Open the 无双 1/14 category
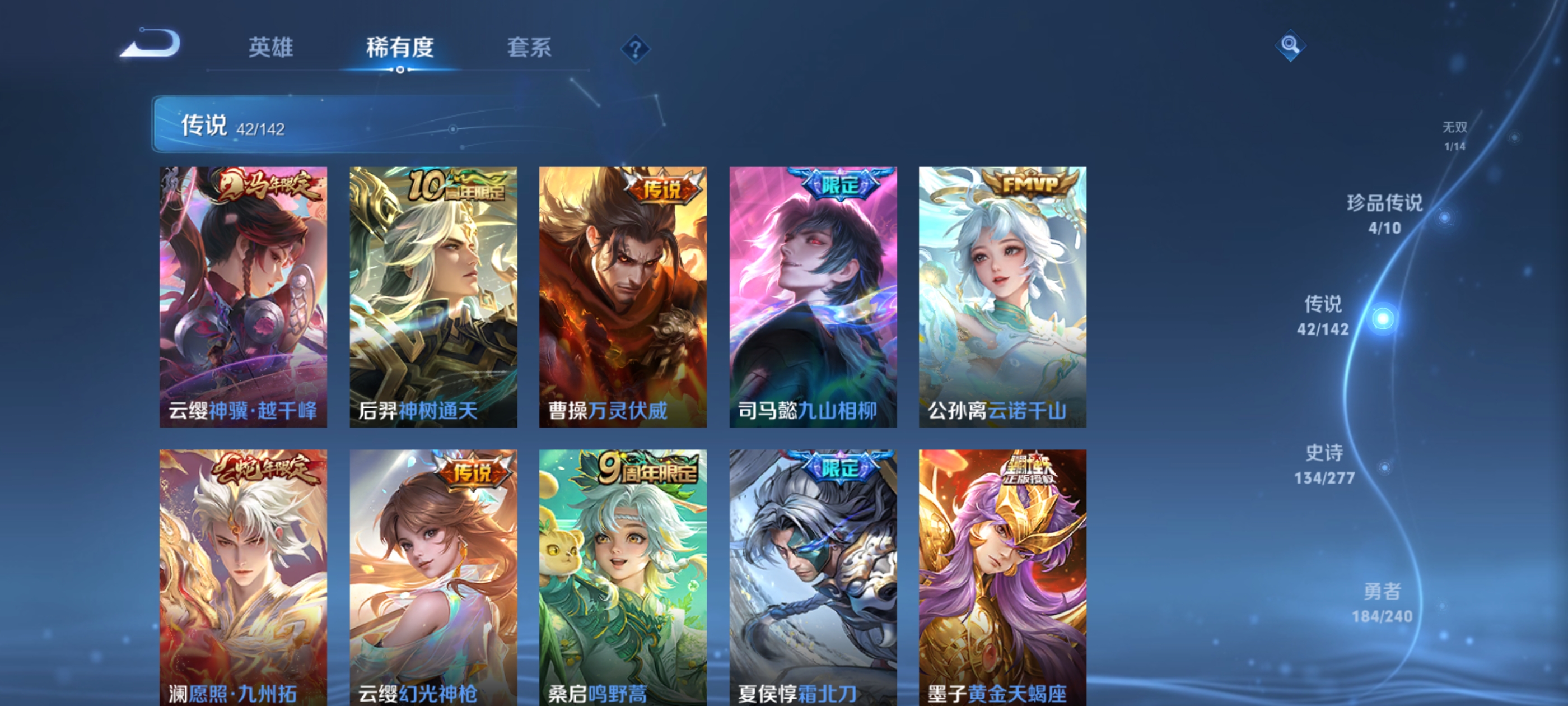1568x706 pixels. coord(1456,135)
